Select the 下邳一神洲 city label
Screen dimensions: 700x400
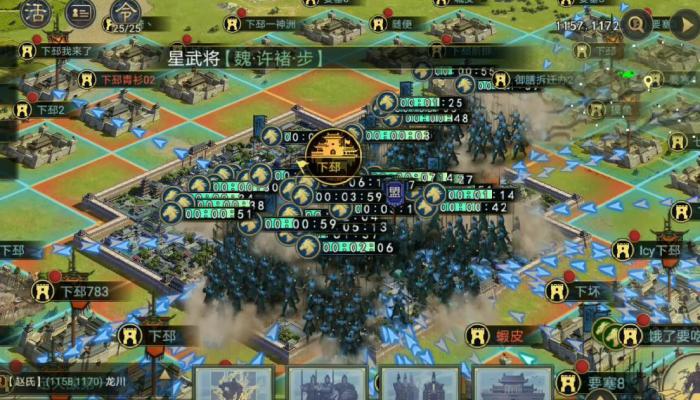click(272, 23)
